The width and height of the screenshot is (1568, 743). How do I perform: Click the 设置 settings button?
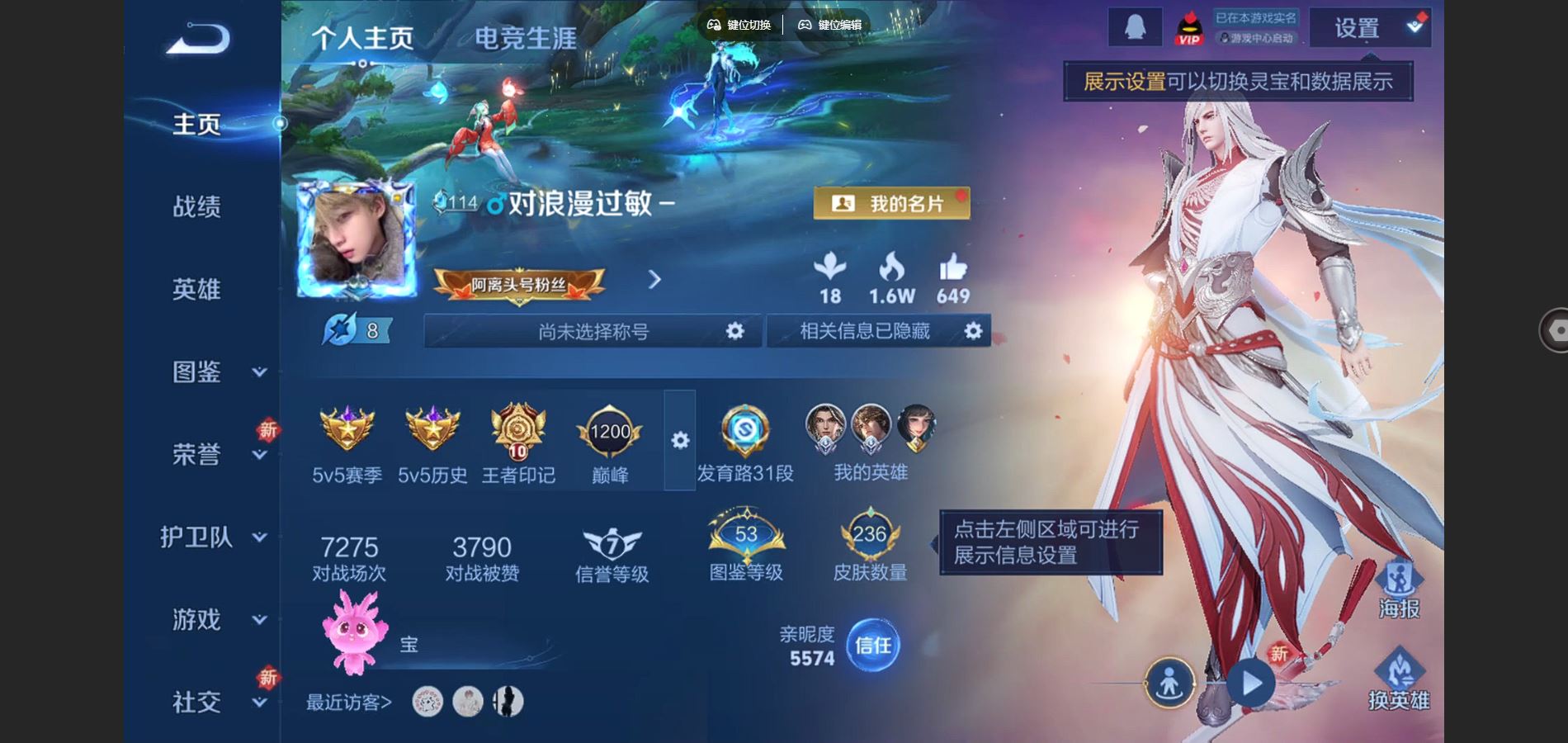[x=1357, y=27]
